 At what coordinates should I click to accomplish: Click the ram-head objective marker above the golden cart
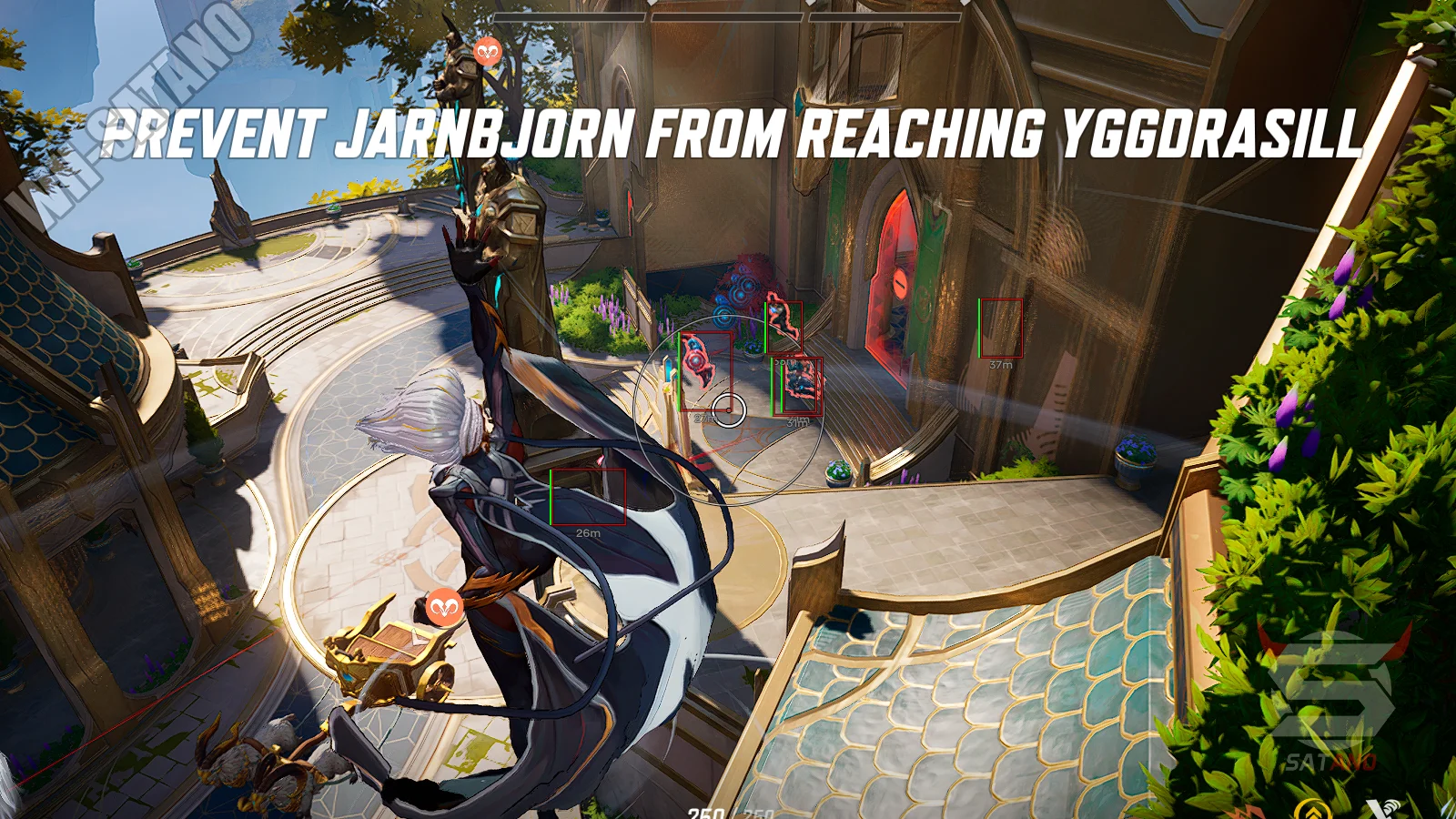(444, 606)
